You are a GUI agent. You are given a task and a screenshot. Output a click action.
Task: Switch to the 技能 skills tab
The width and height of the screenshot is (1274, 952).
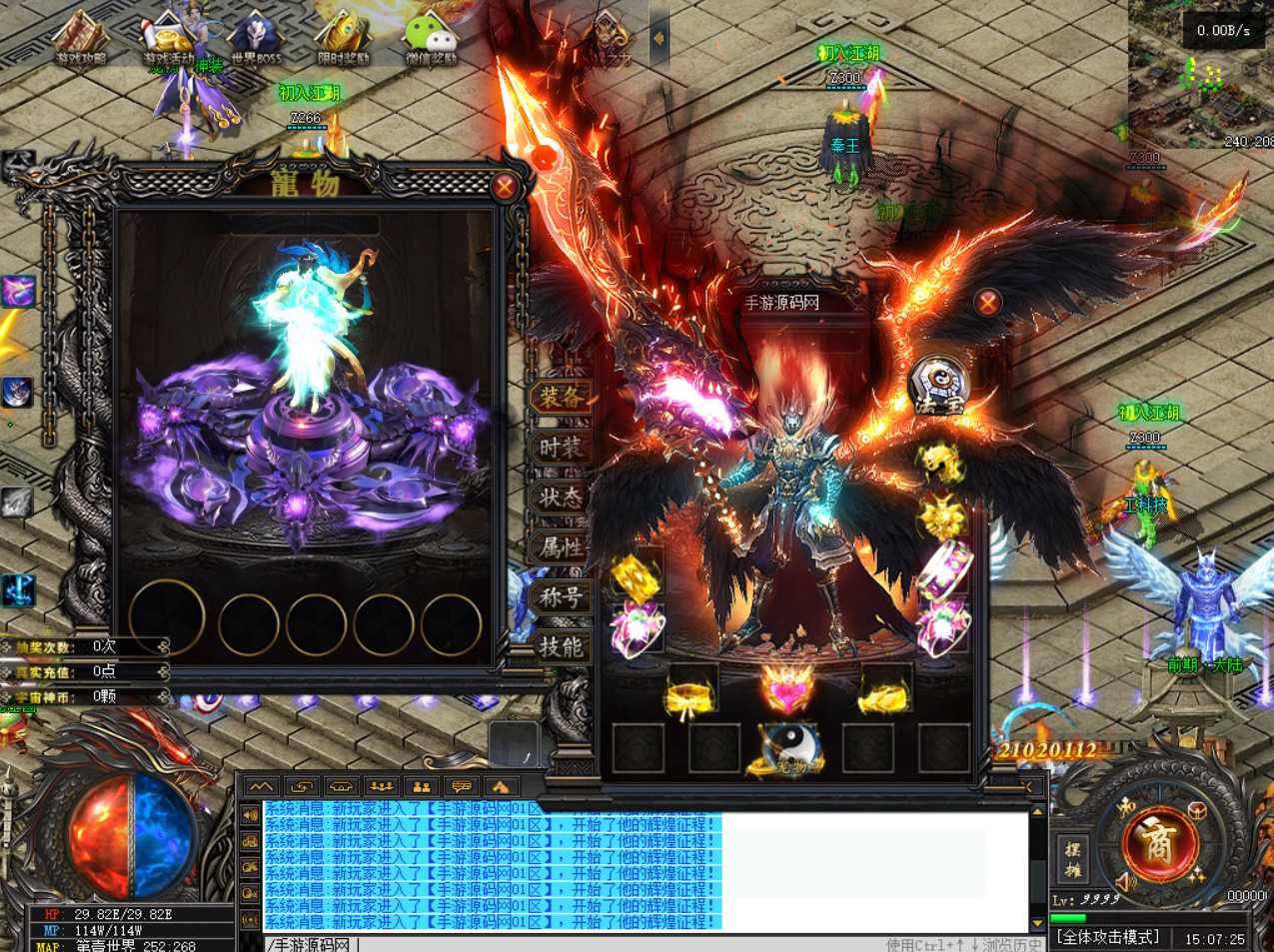561,646
